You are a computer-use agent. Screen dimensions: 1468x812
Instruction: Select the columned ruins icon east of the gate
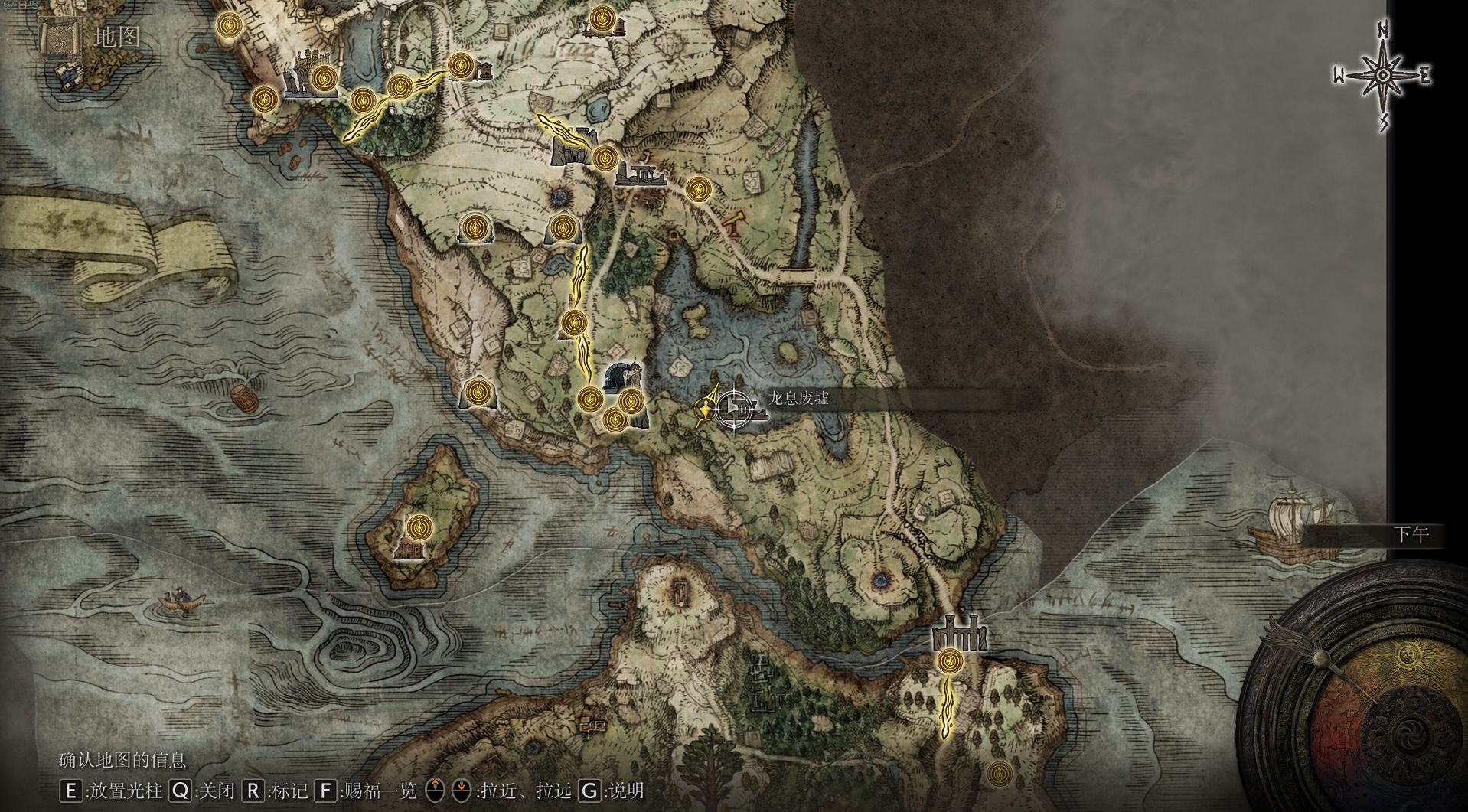(639, 175)
